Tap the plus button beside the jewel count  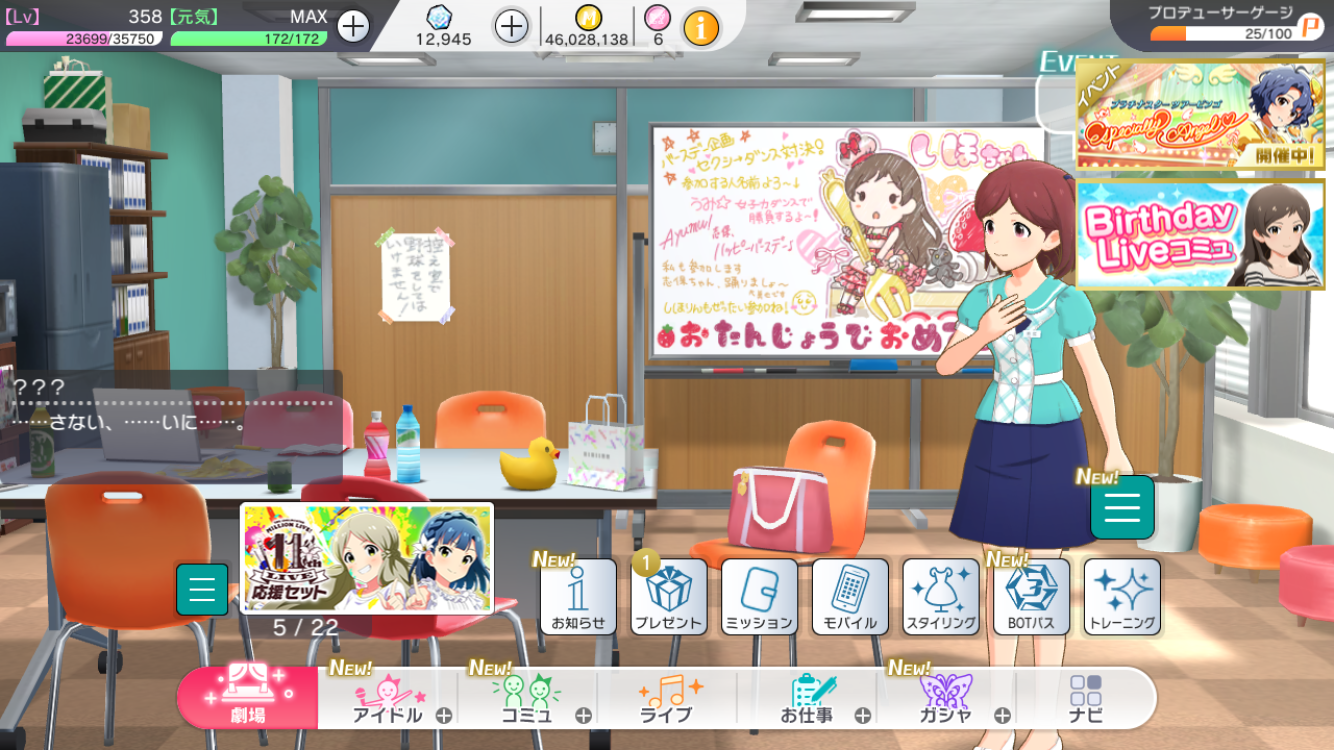tap(511, 26)
